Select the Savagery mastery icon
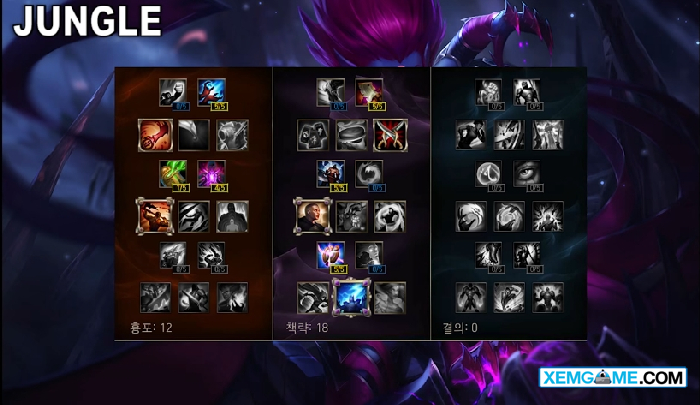 [369, 92]
